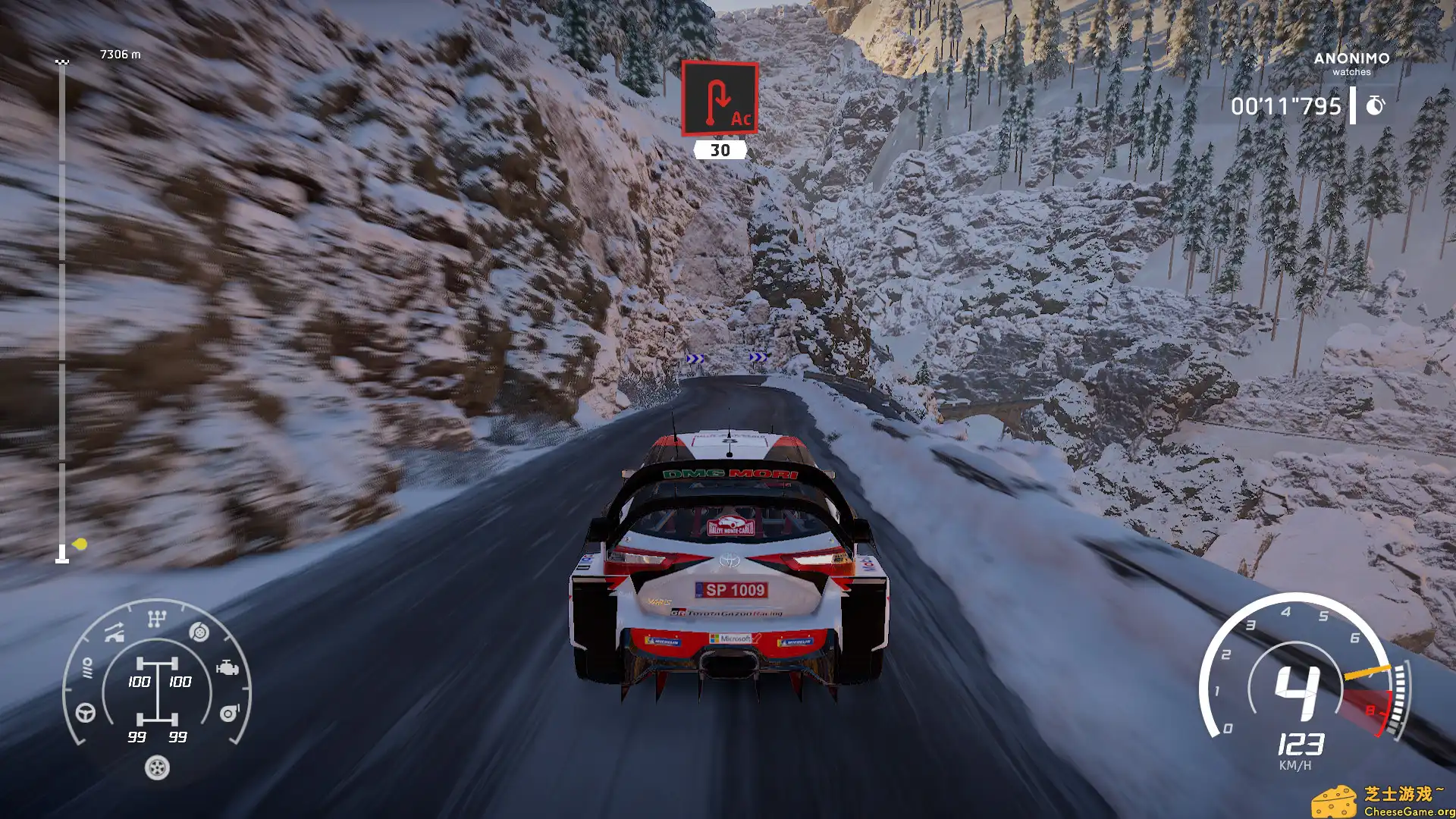
Task: Select the gearbox status icon on the damage gauge
Action: pyautogui.click(x=155, y=619)
